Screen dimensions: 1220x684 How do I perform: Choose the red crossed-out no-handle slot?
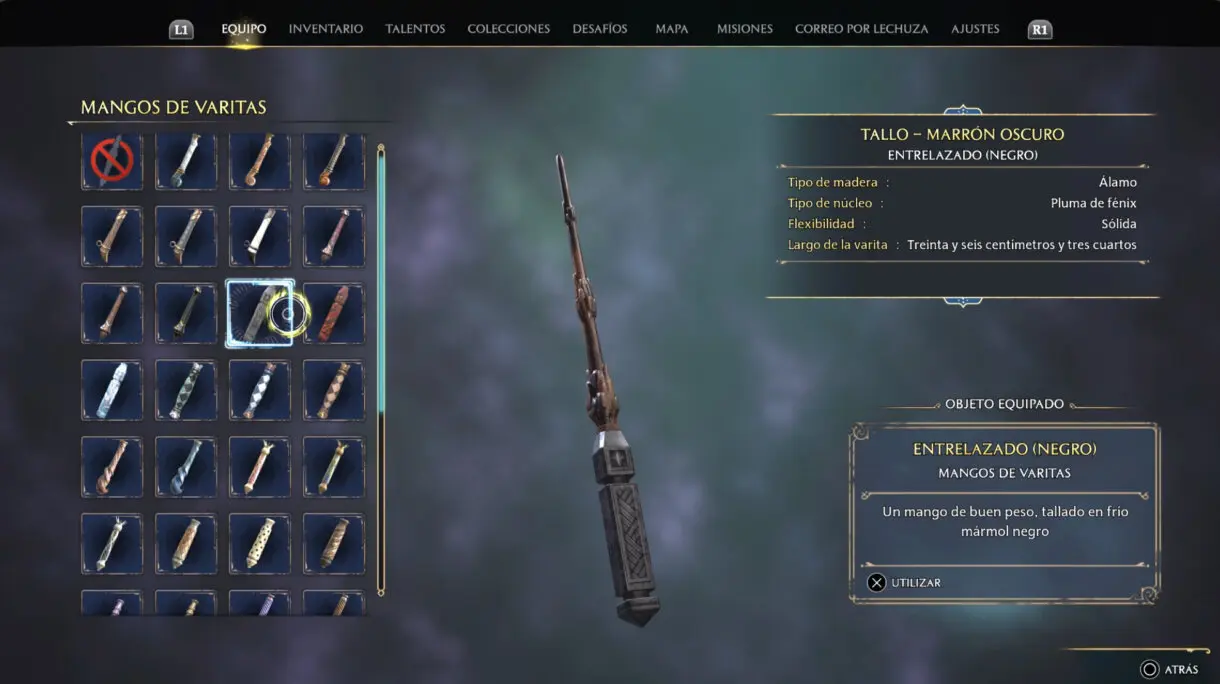[112, 161]
